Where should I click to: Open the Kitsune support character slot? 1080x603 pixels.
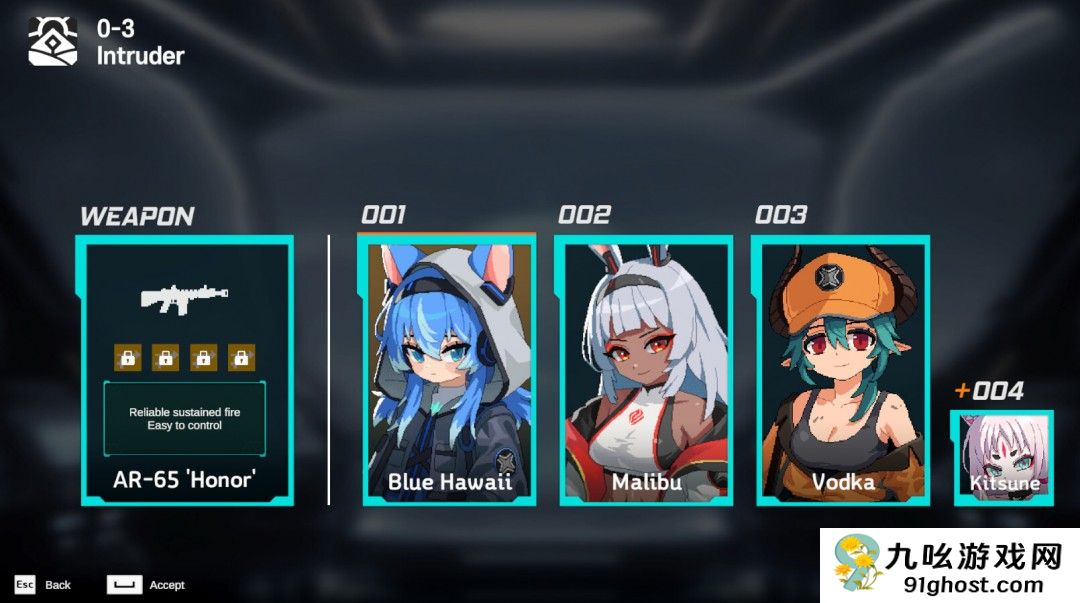point(1003,457)
